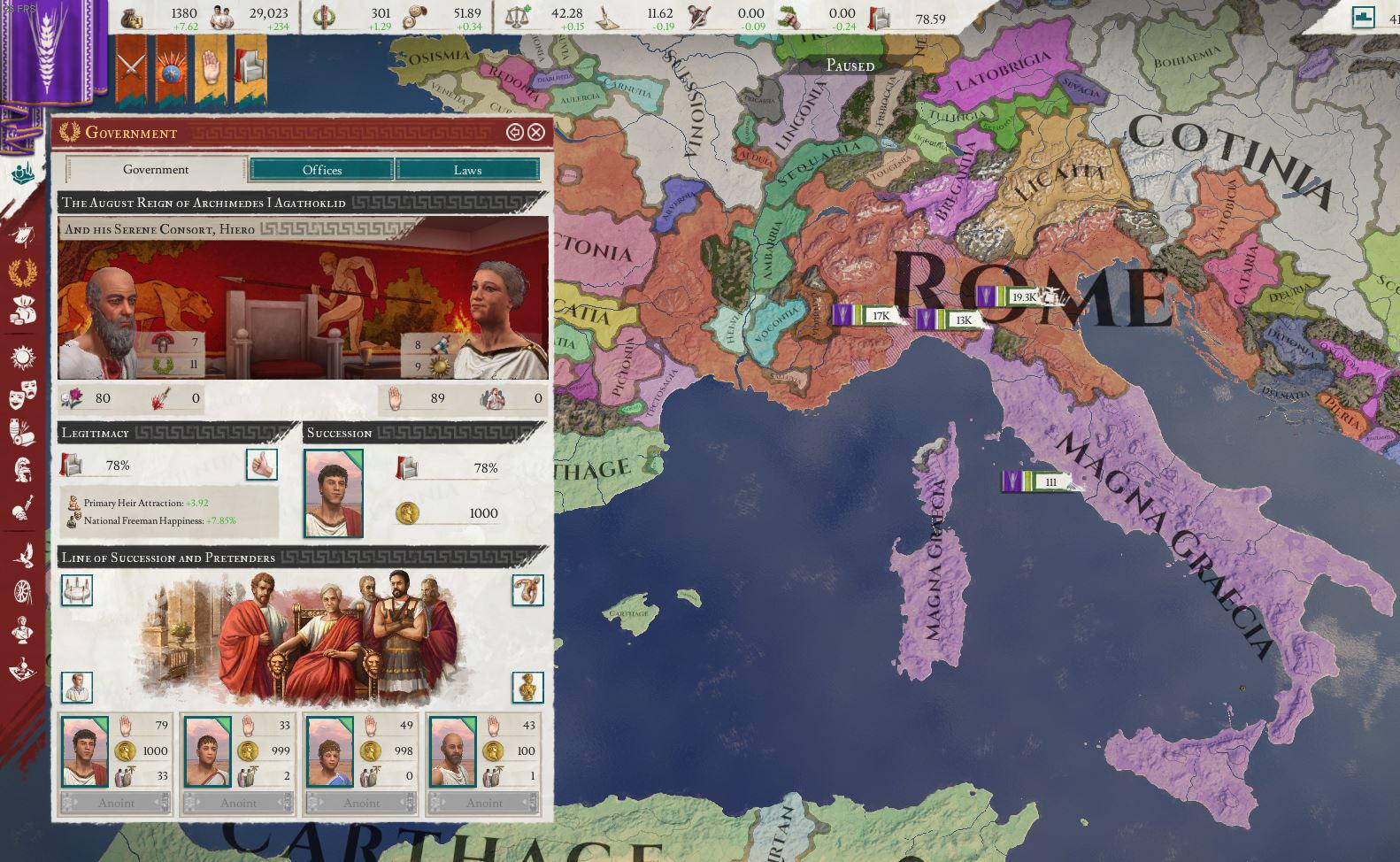
Task: Switch to the Laws tab
Action: point(467,170)
